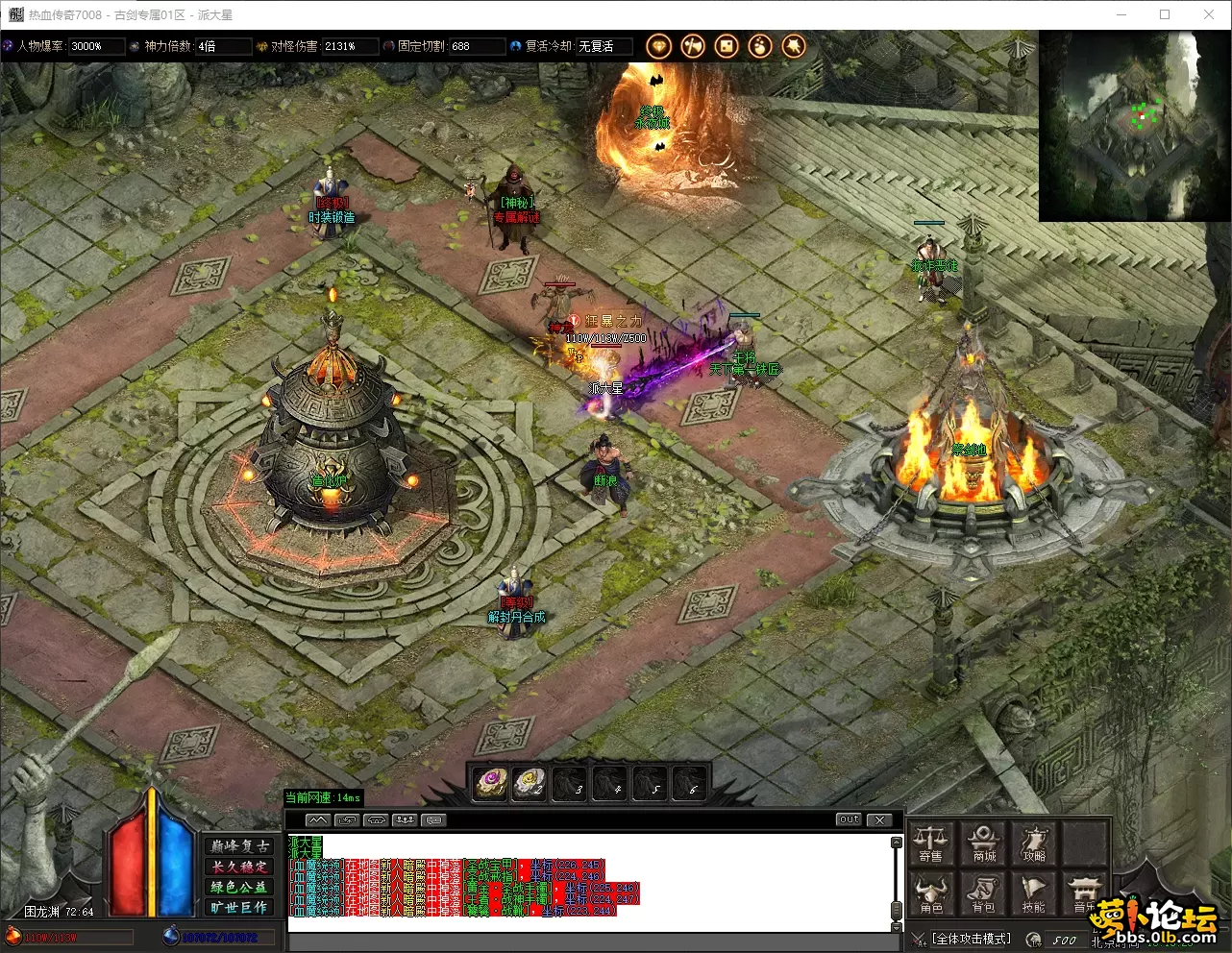Screen dimensions: 1232x953
Task: Open the 攻略 guide panel
Action: coord(1034,843)
